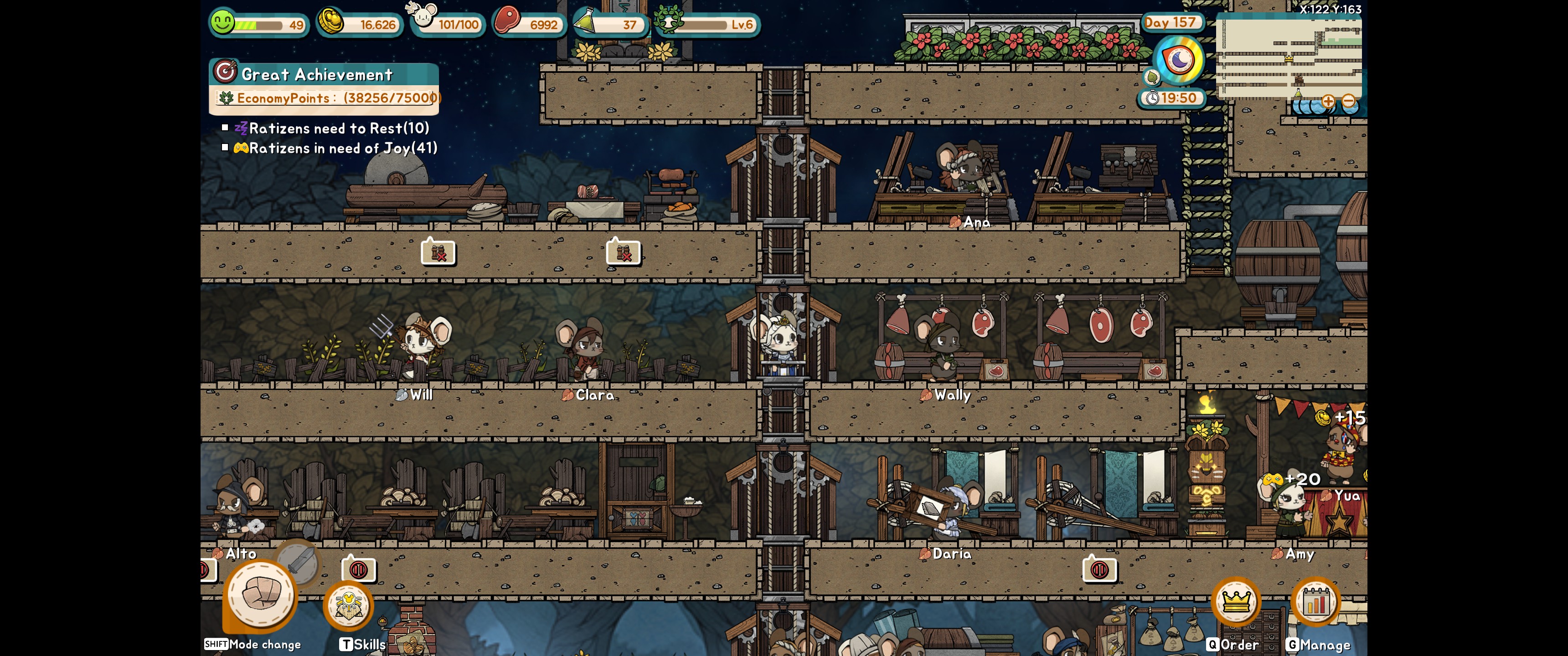Select the Ratizens in need of Joy alert
Image resolution: width=1568 pixels, height=656 pixels.
click(342, 148)
